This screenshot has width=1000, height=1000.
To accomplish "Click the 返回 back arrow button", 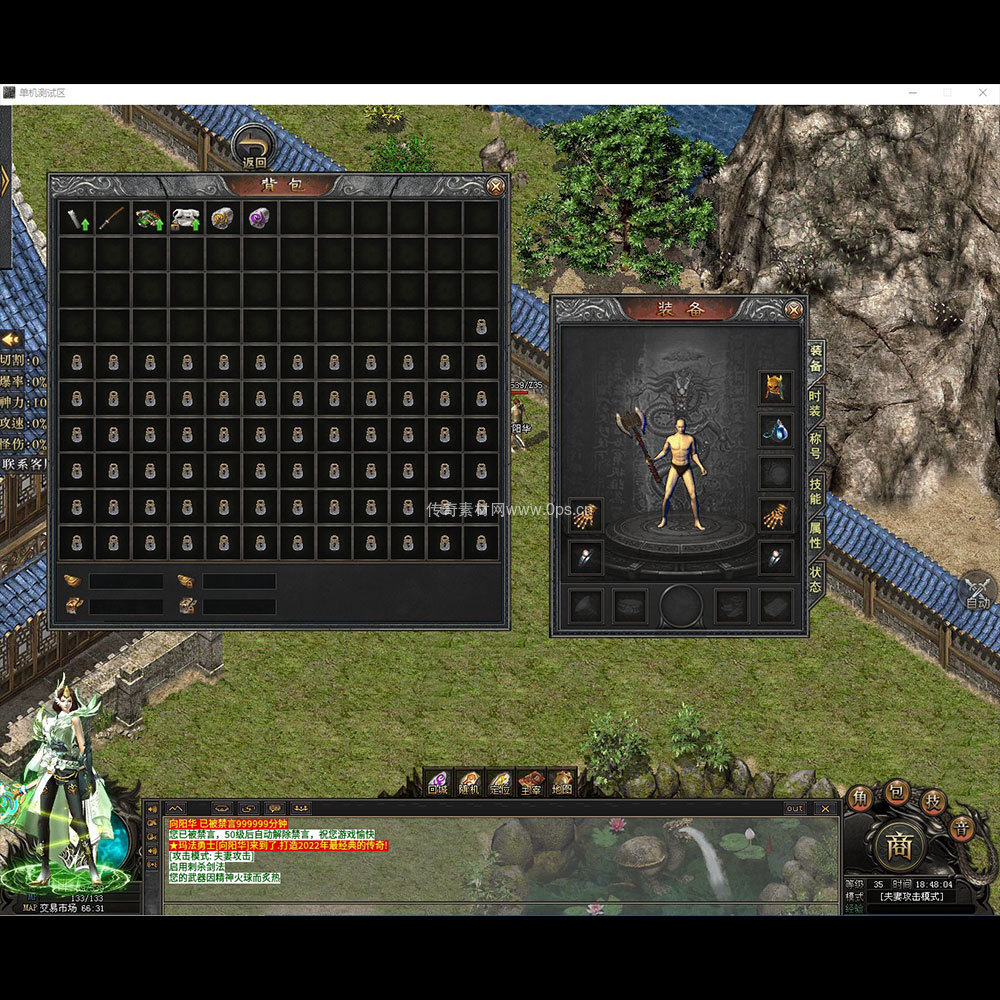I will click(x=255, y=147).
